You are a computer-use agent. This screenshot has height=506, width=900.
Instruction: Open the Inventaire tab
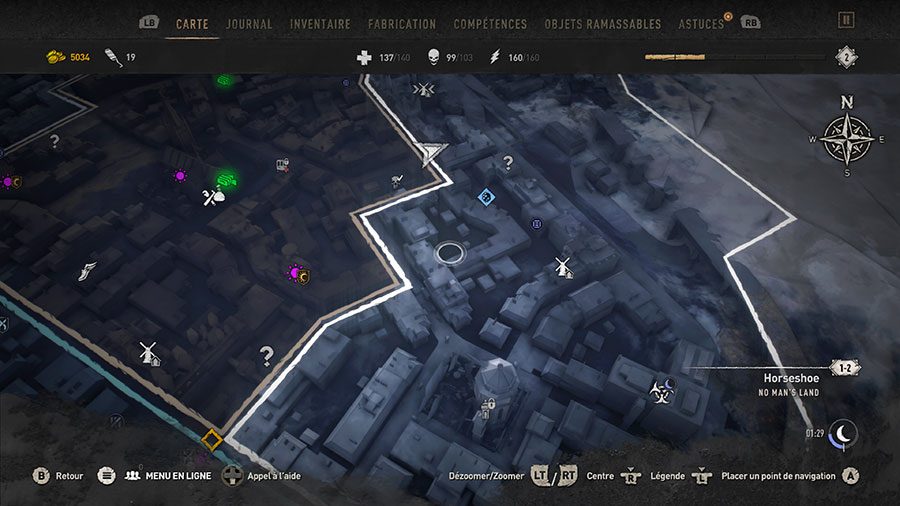pyautogui.click(x=320, y=23)
